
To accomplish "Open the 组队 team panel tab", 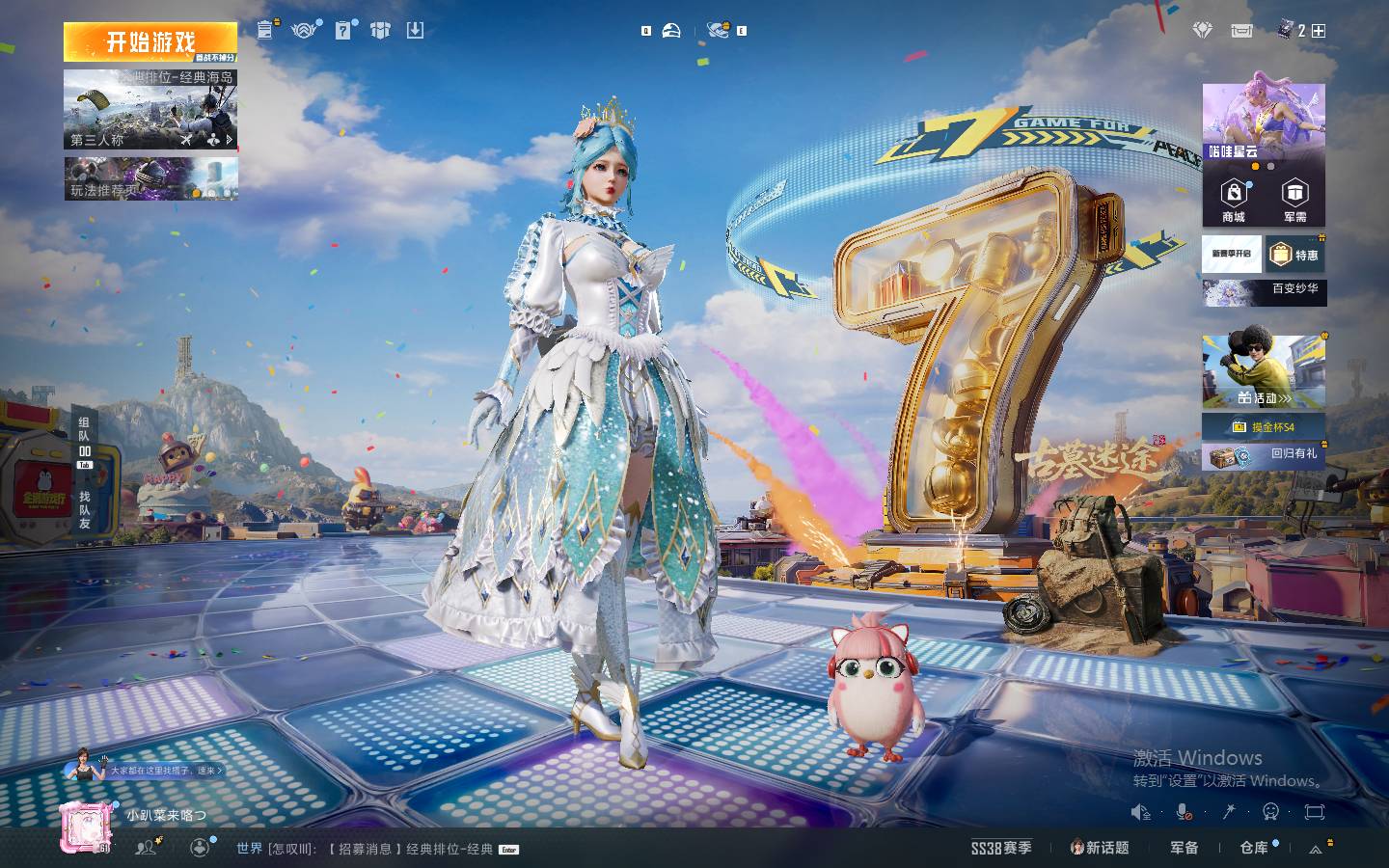I will point(85,440).
